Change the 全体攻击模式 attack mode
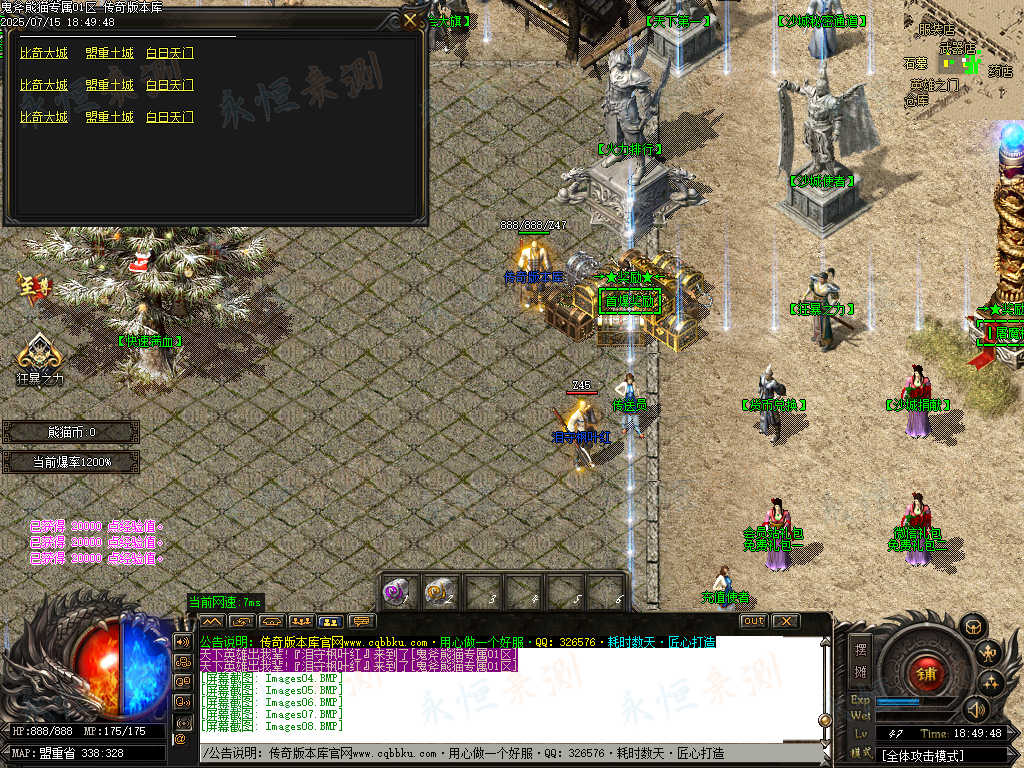The height and width of the screenshot is (768, 1024). pyautogui.click(x=945, y=756)
